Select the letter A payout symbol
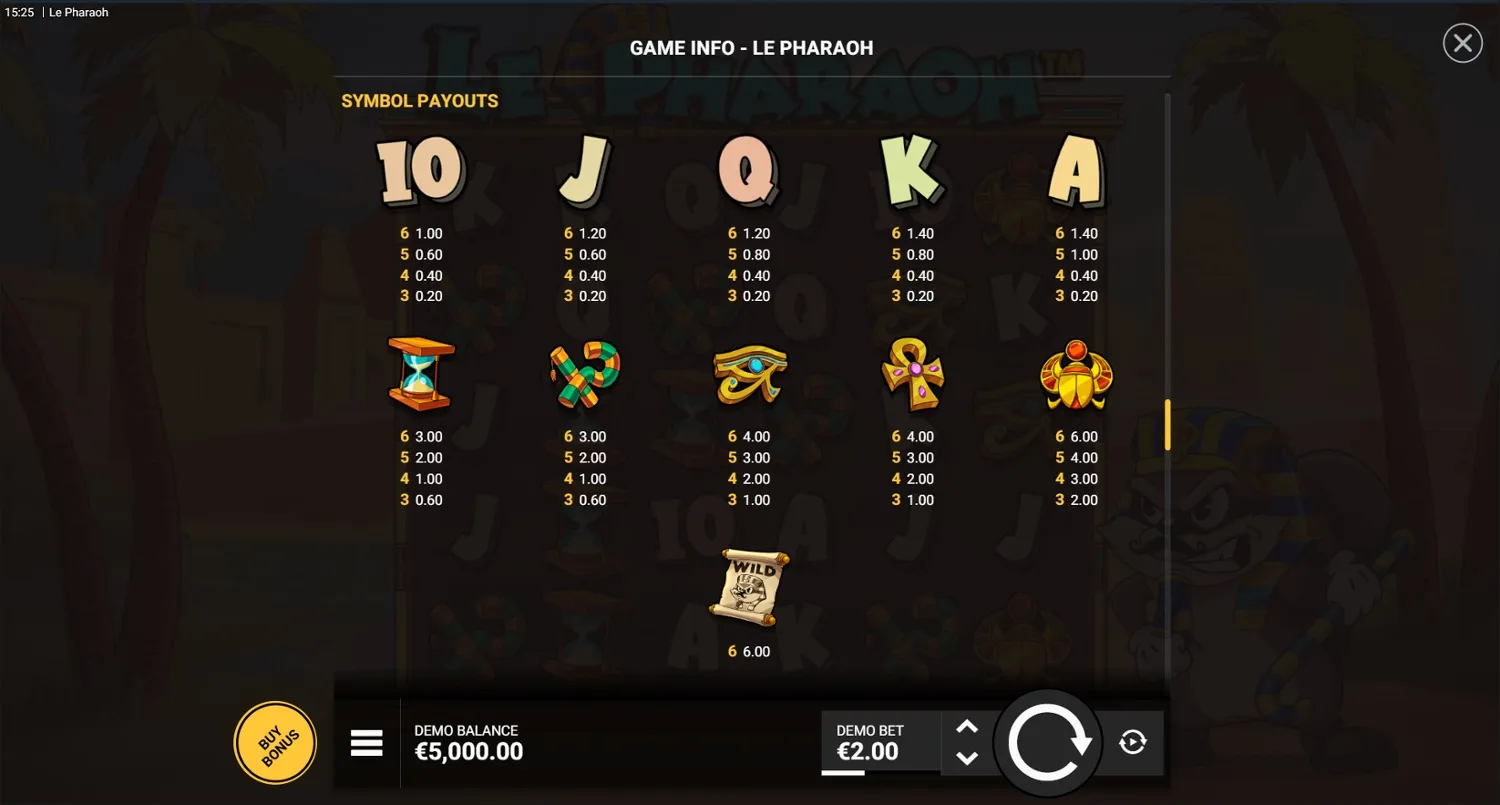The width and height of the screenshot is (1500, 805). click(1077, 172)
